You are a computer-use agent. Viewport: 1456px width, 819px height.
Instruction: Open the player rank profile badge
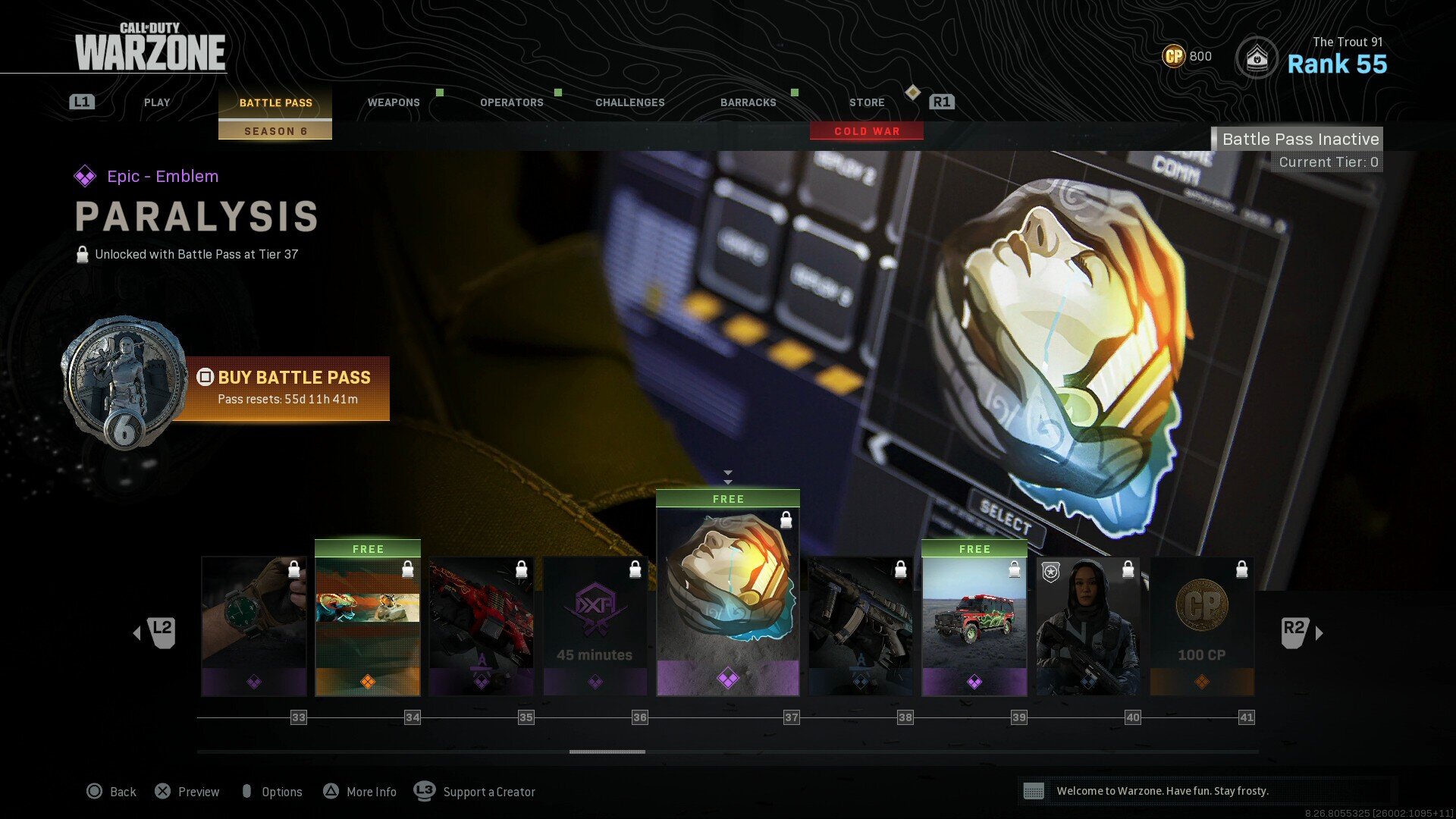(1257, 58)
